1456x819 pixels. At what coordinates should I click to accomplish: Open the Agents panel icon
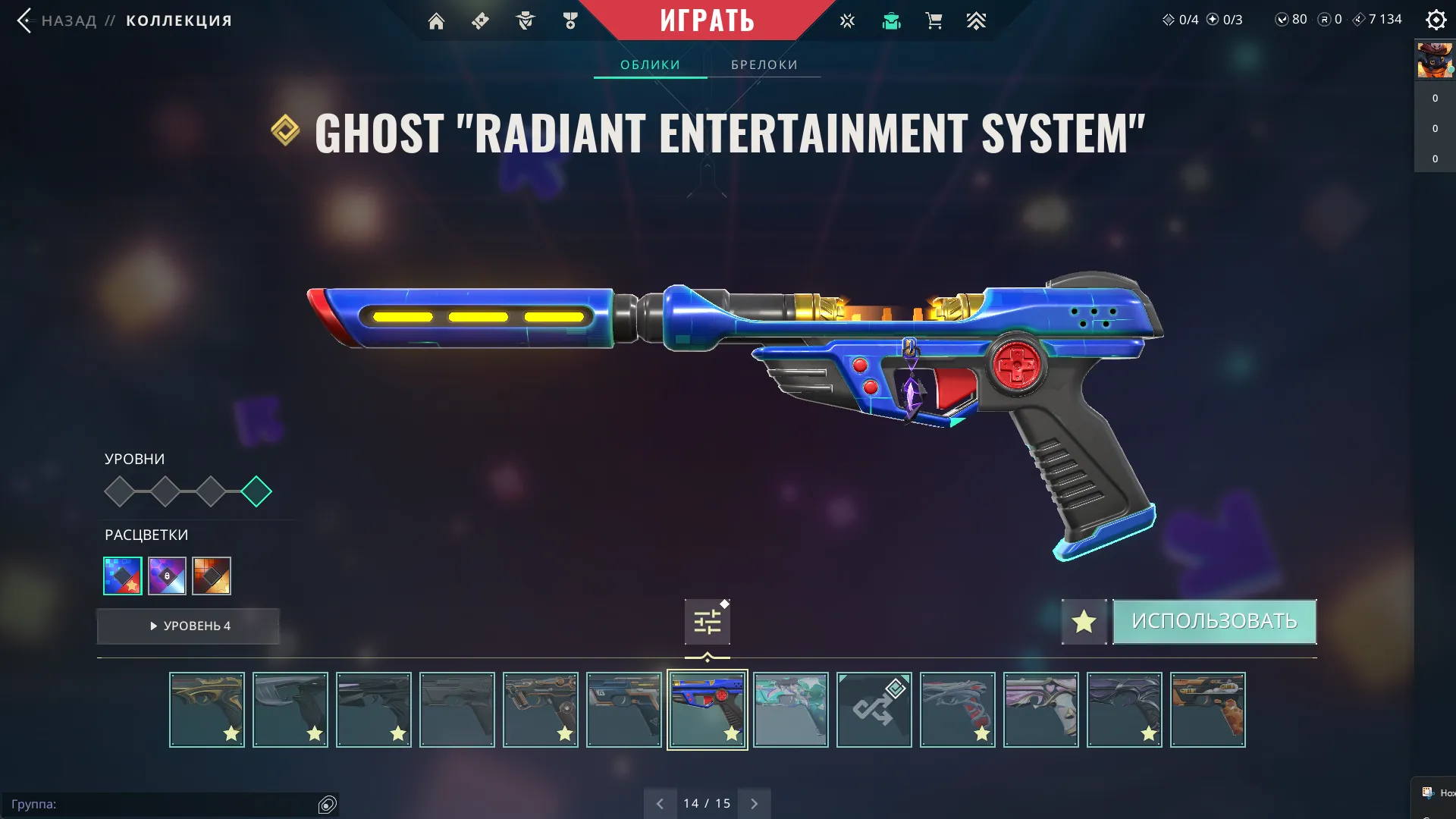pos(524,20)
